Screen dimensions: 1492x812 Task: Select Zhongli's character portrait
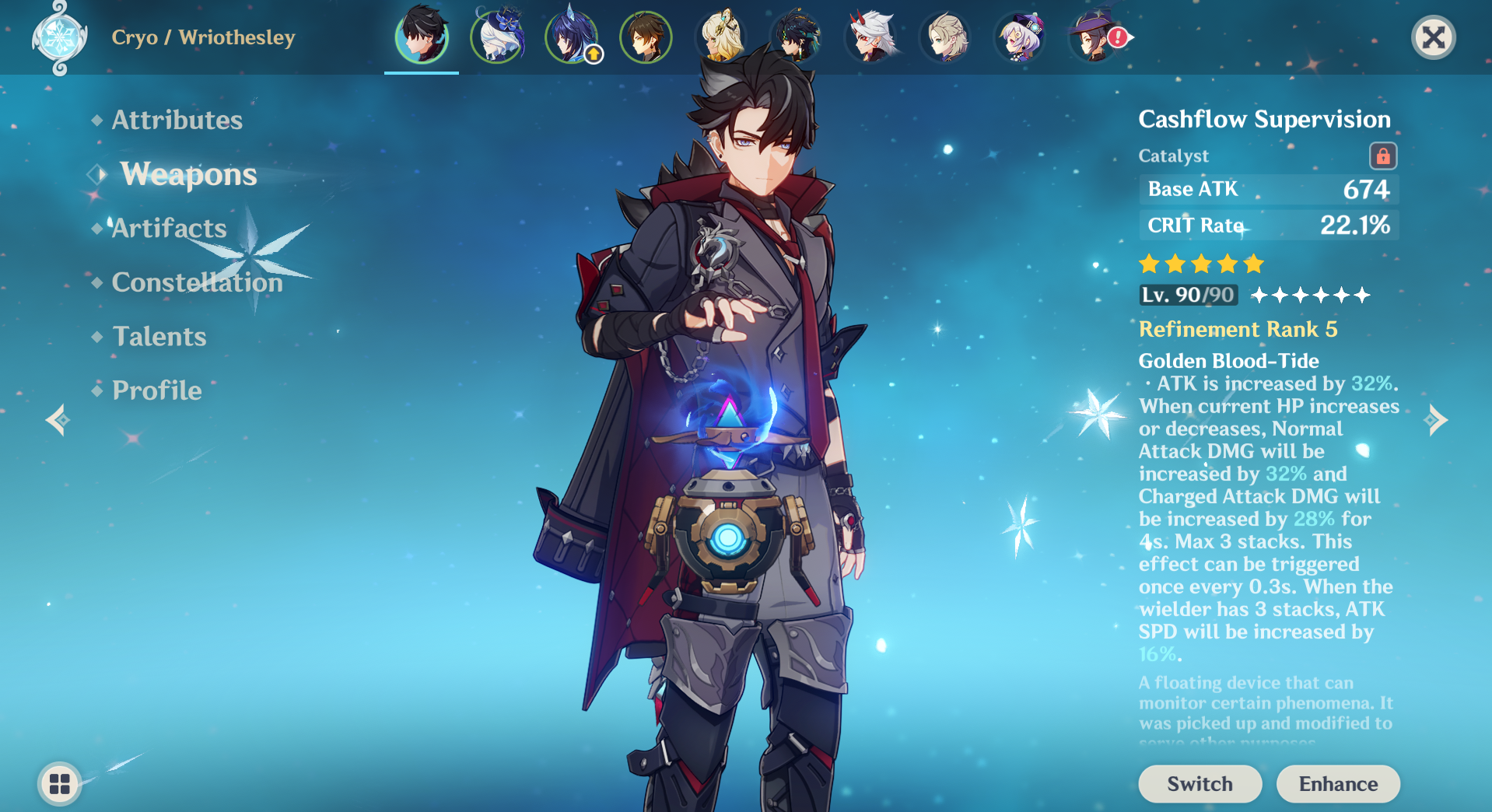click(645, 37)
